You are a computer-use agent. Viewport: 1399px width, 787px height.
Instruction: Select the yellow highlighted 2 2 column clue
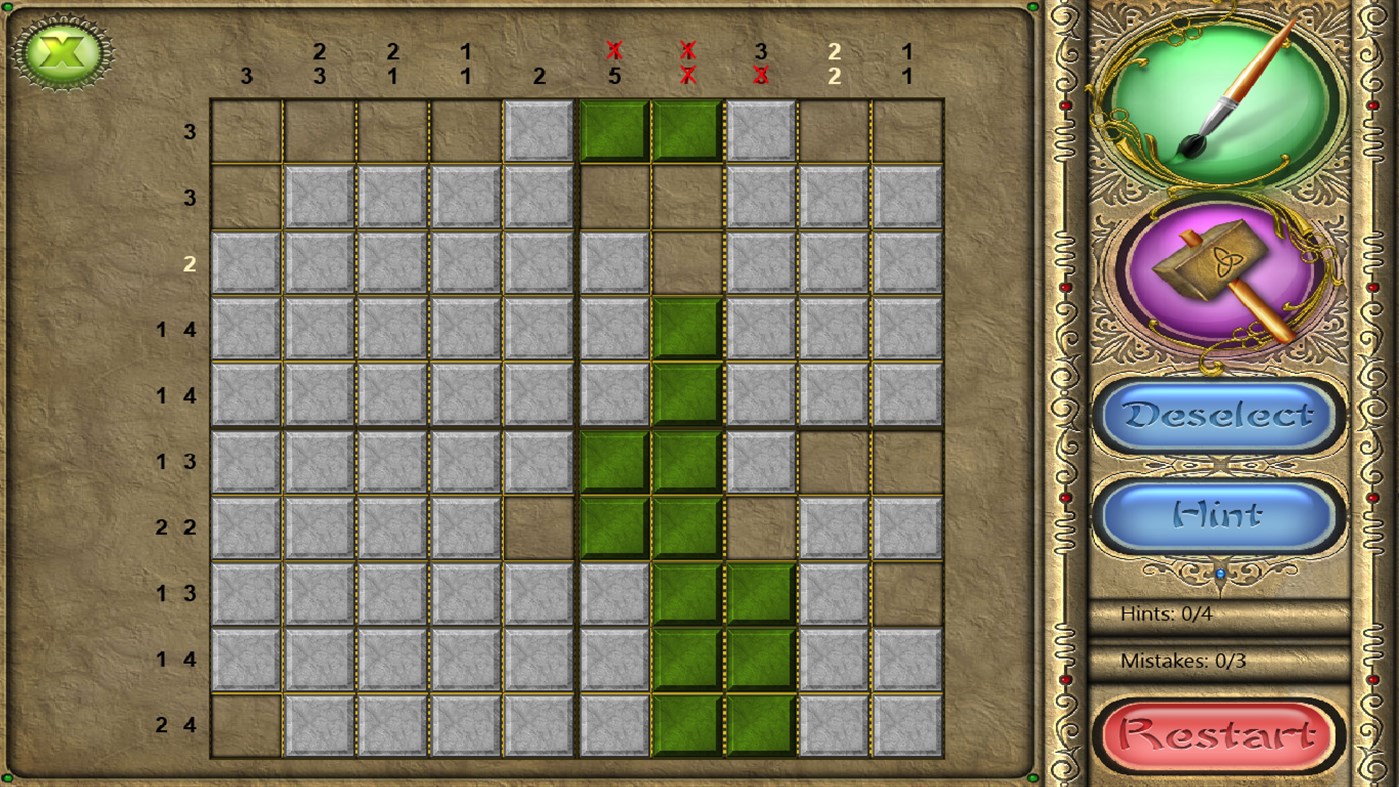point(834,62)
